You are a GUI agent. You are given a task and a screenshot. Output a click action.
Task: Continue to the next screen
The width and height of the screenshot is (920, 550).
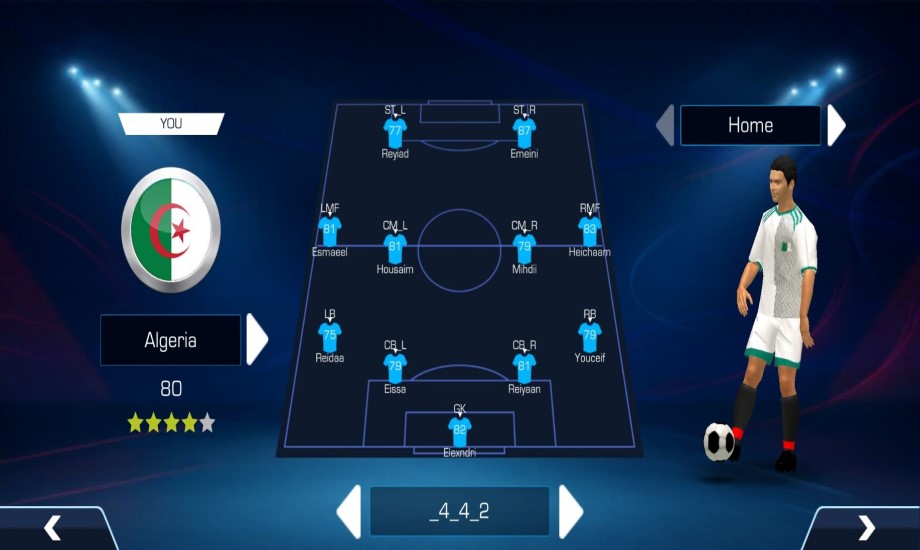tap(866, 527)
